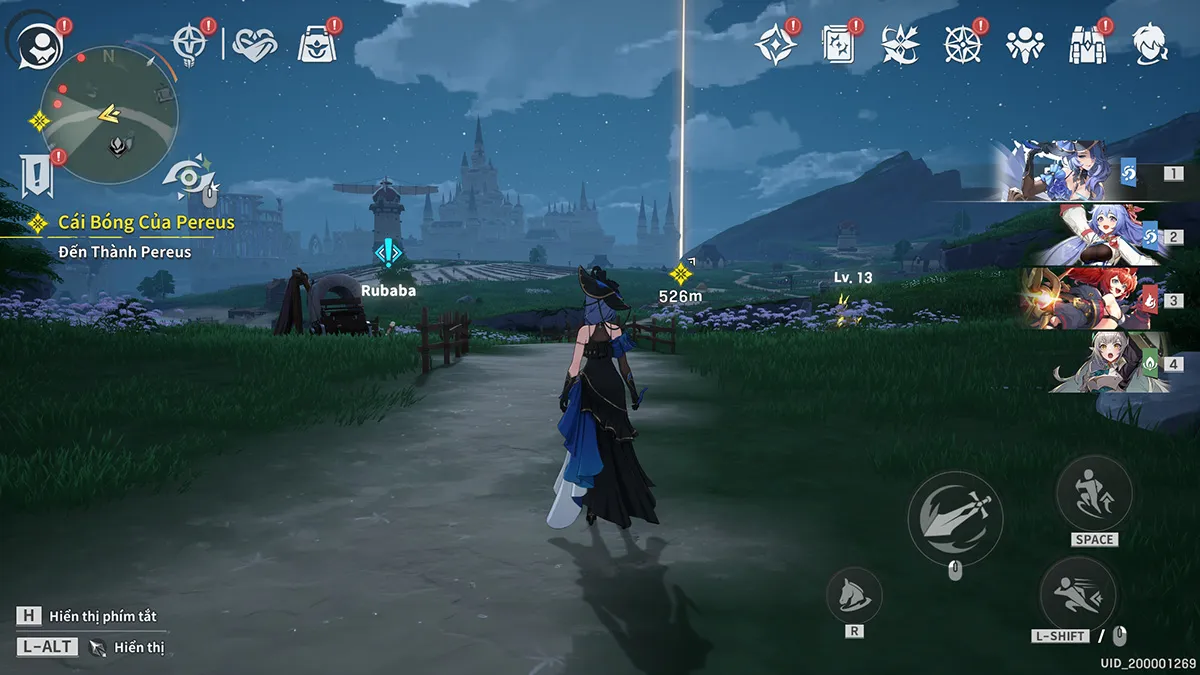Open the four-point star icon in top bar
Viewport: 1200px width, 675px height.
775,45
